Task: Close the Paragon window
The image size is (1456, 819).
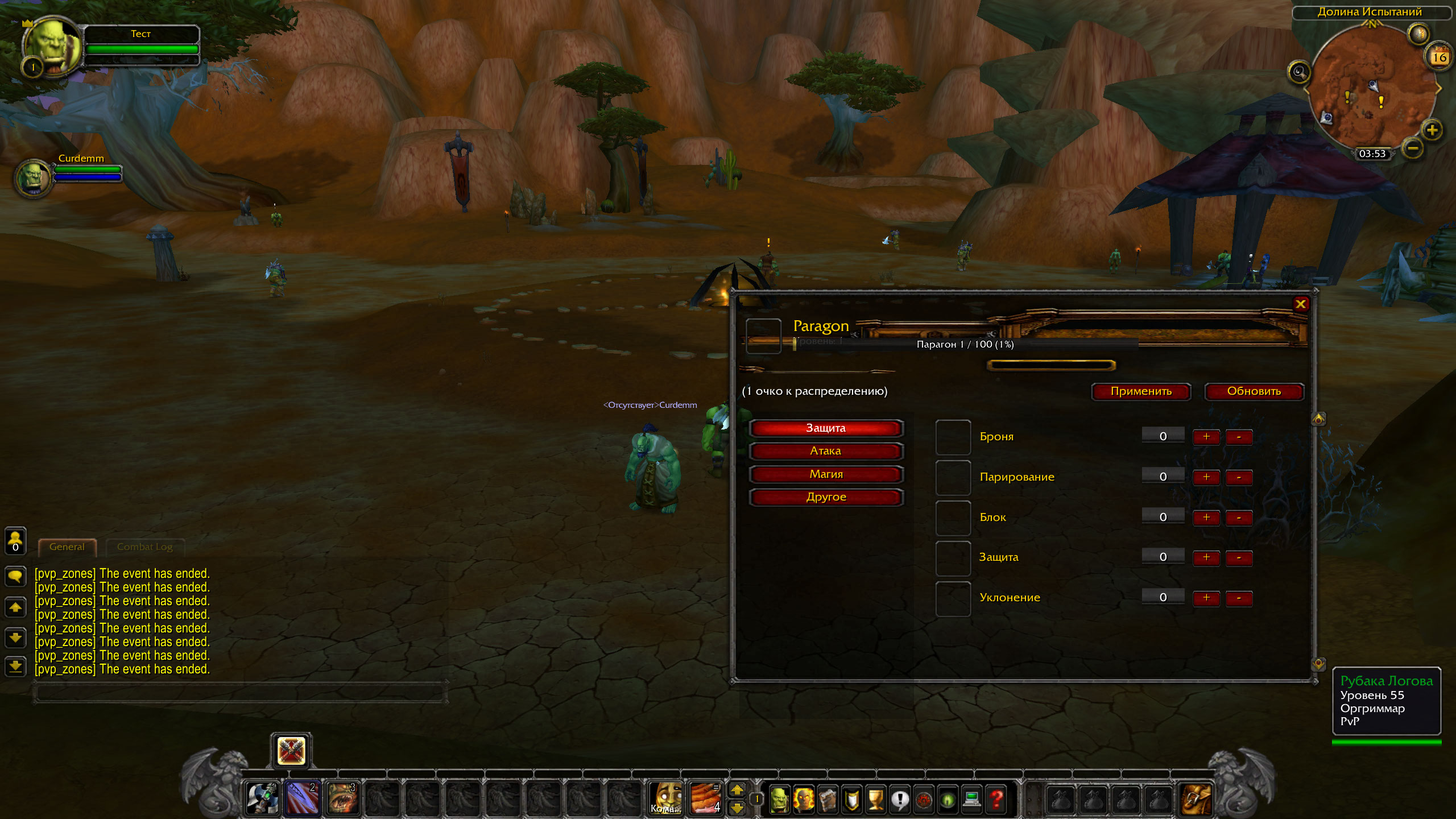Action: pos(1300,304)
